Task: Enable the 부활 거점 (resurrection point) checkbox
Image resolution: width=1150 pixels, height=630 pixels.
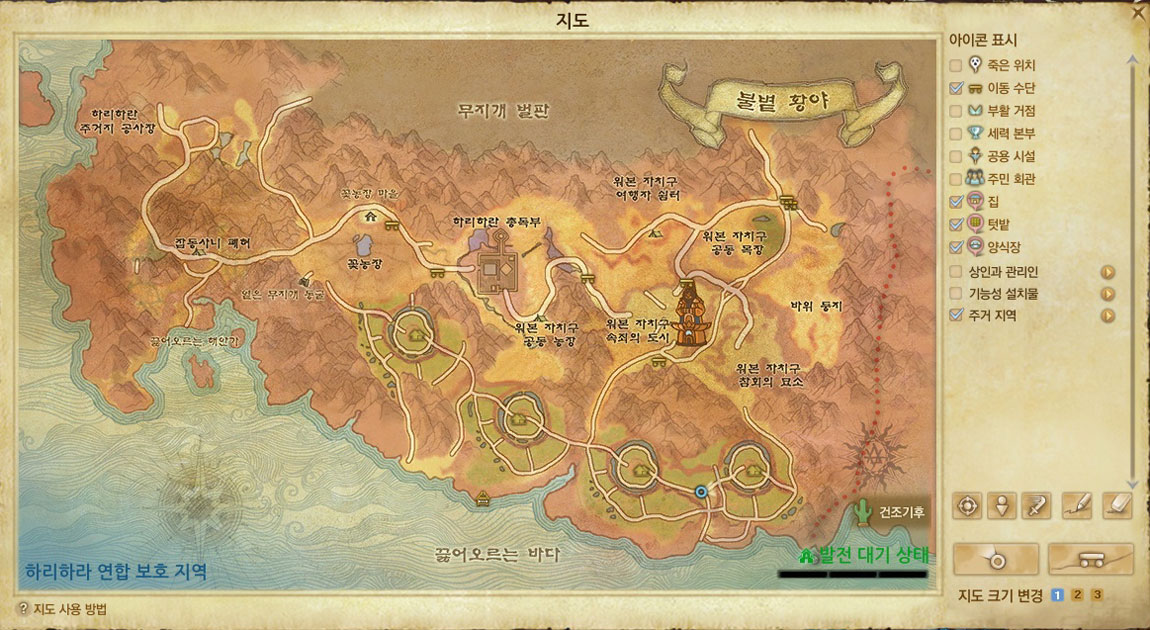Action: (956, 110)
